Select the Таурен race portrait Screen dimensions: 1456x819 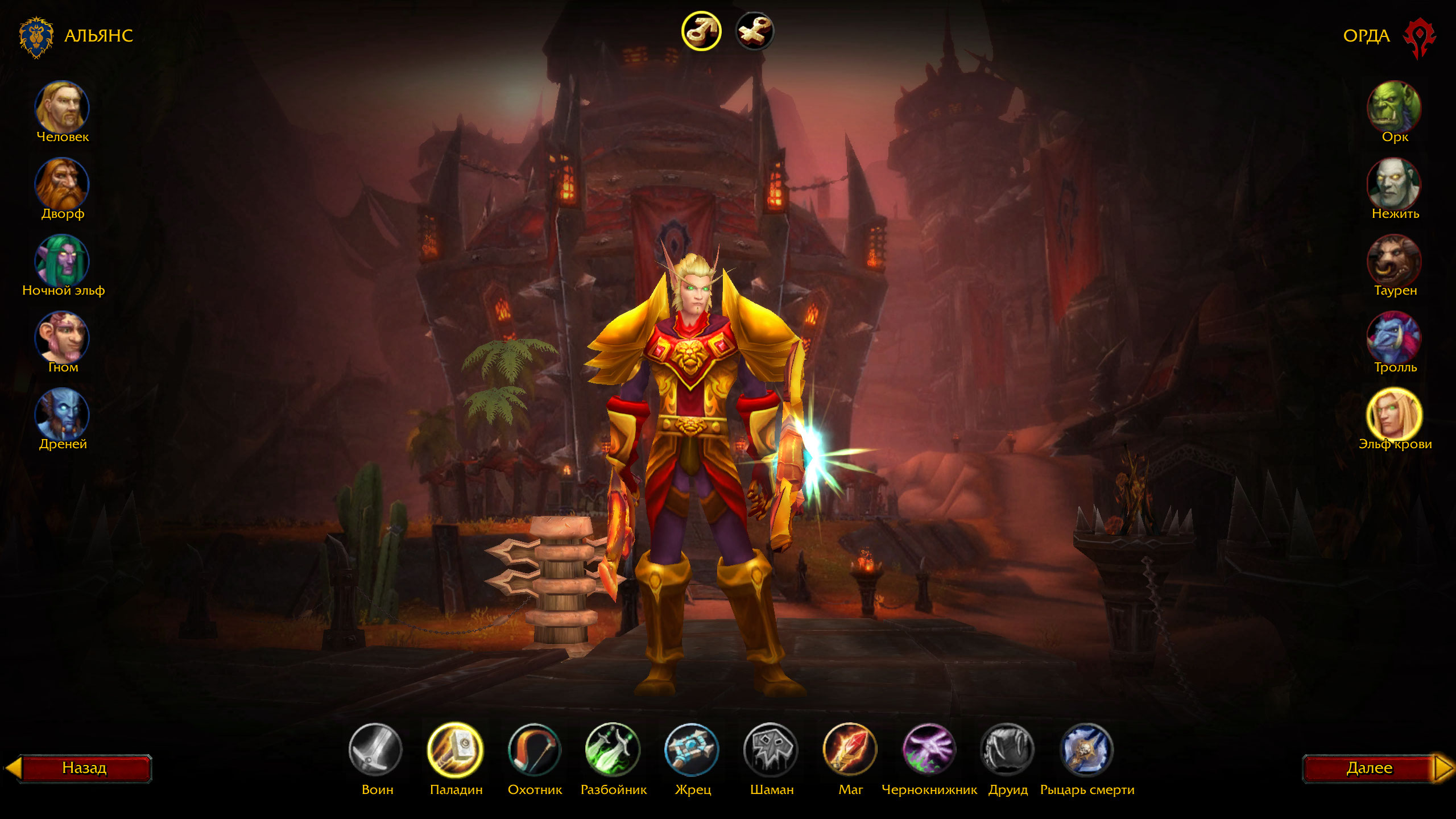click(1394, 260)
